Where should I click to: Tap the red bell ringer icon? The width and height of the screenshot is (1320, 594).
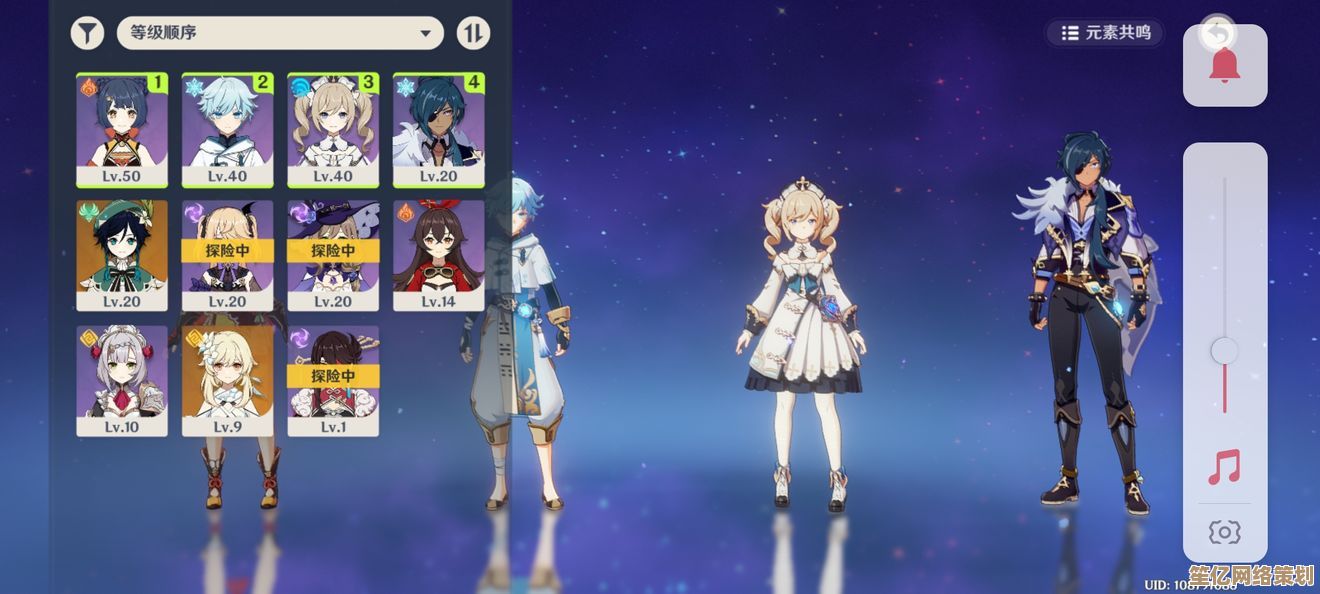point(1224,66)
